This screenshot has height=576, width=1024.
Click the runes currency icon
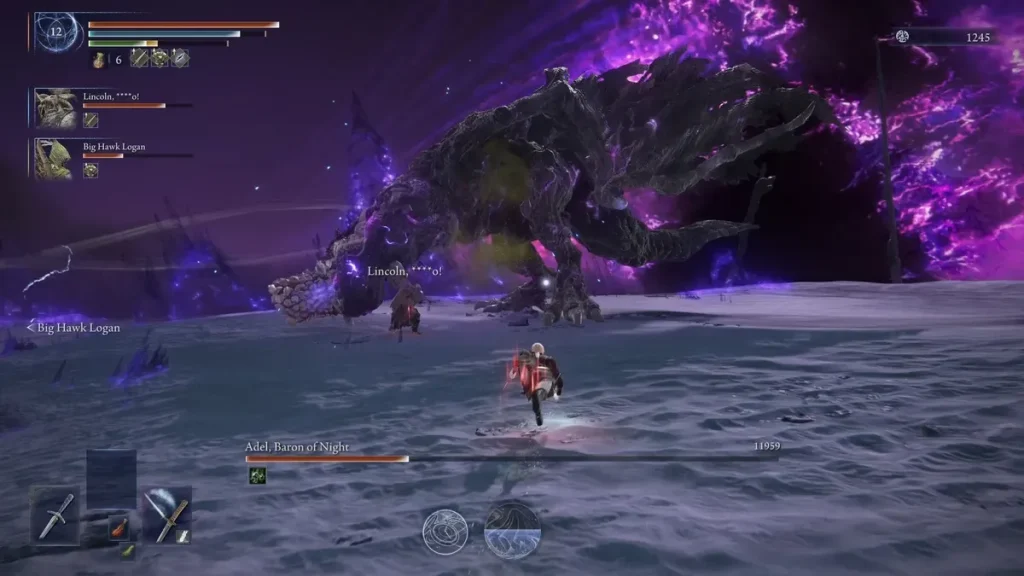(x=902, y=37)
